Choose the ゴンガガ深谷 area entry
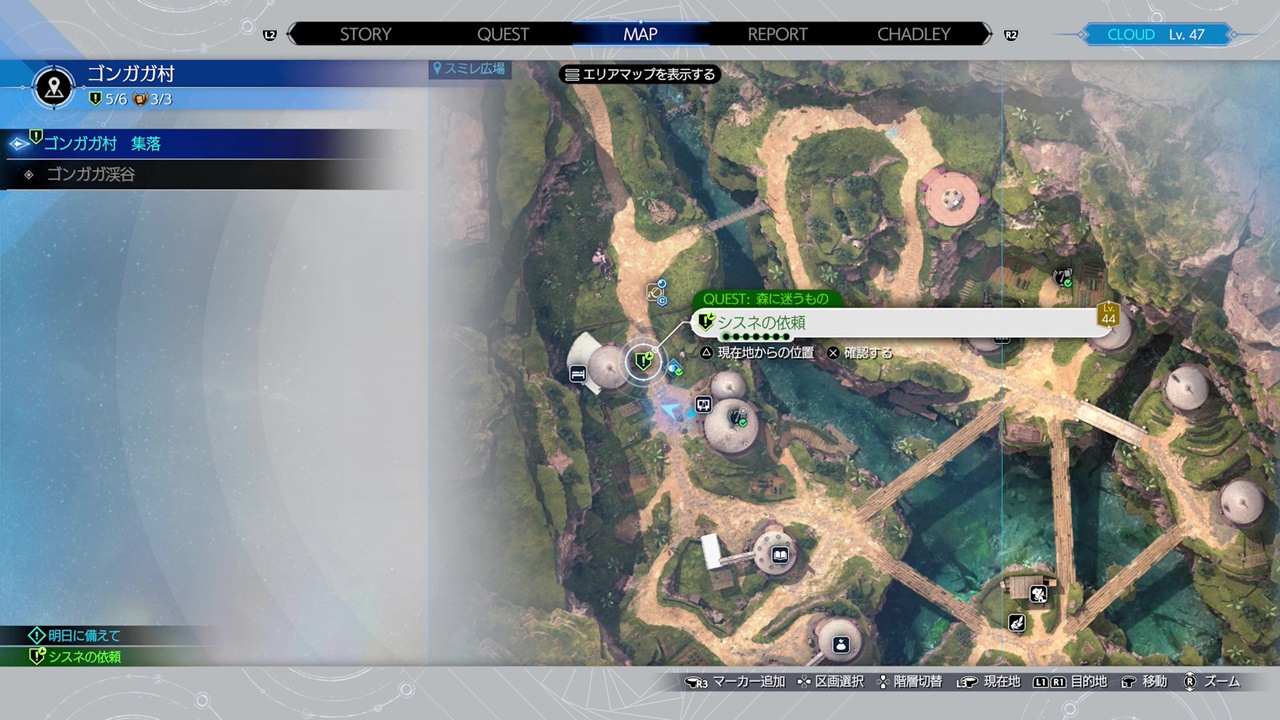The width and height of the screenshot is (1280, 720). (91, 174)
